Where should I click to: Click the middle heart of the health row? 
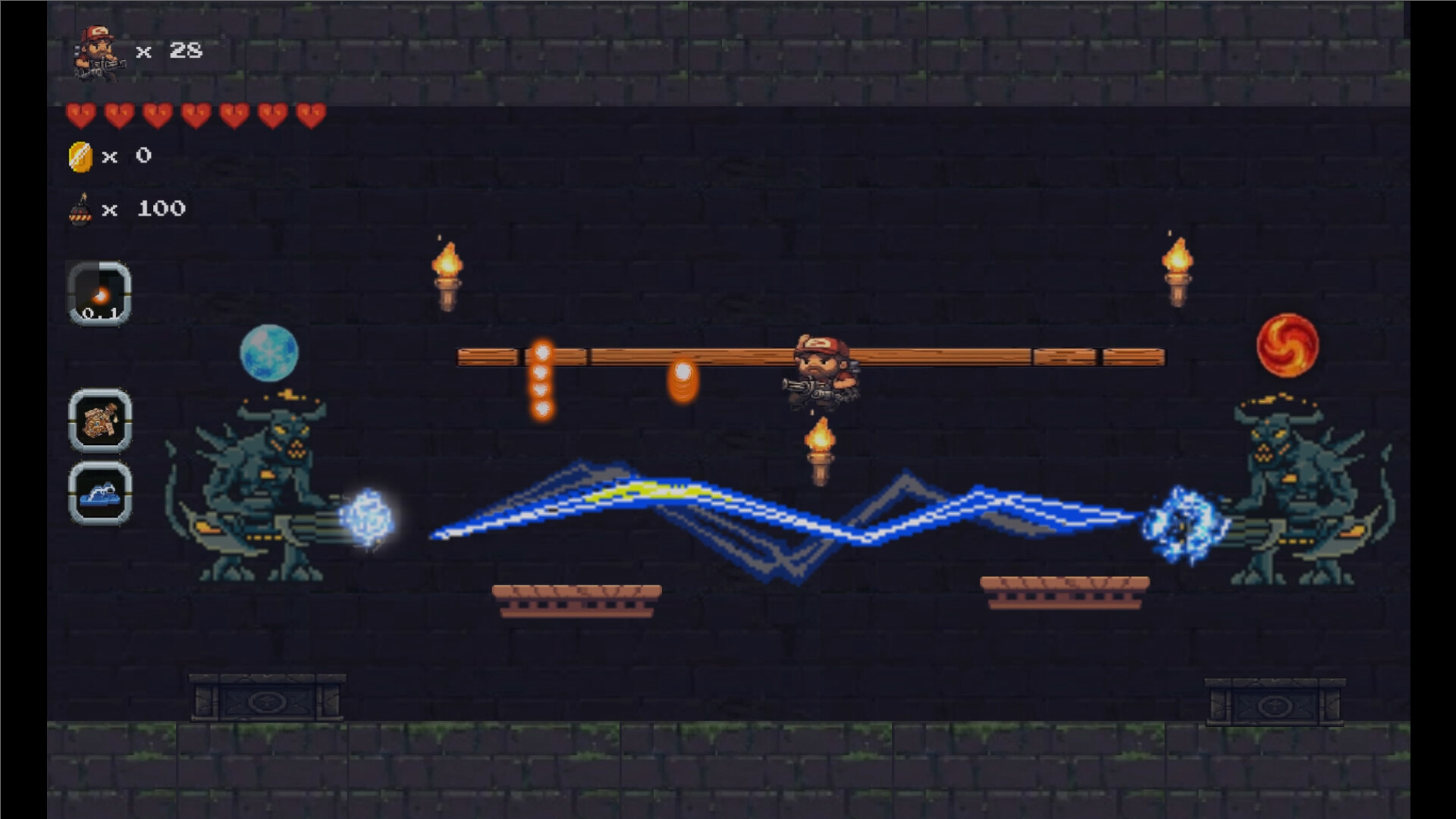tap(195, 114)
